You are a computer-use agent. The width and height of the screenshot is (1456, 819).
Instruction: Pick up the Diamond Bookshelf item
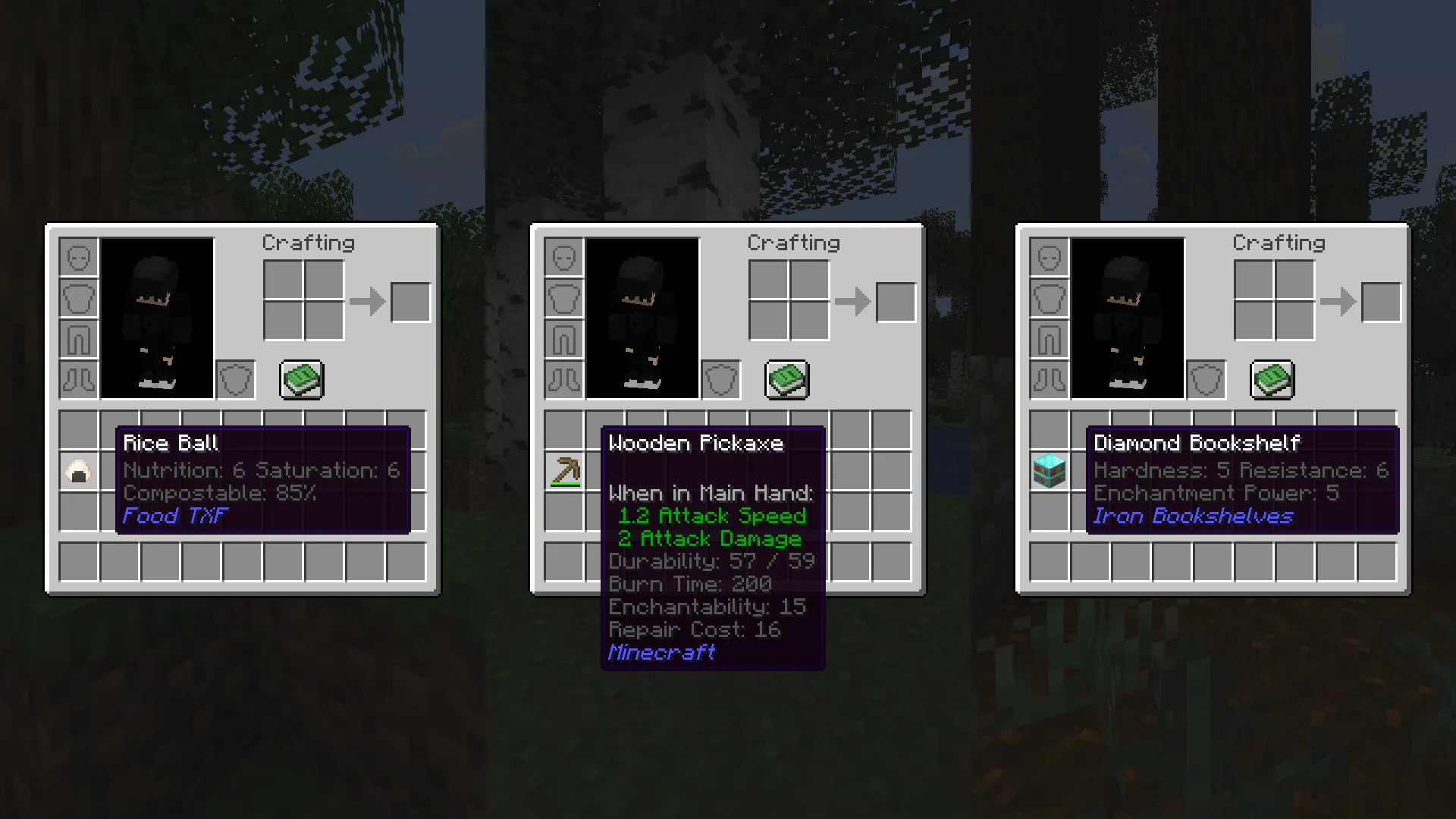[1050, 470]
